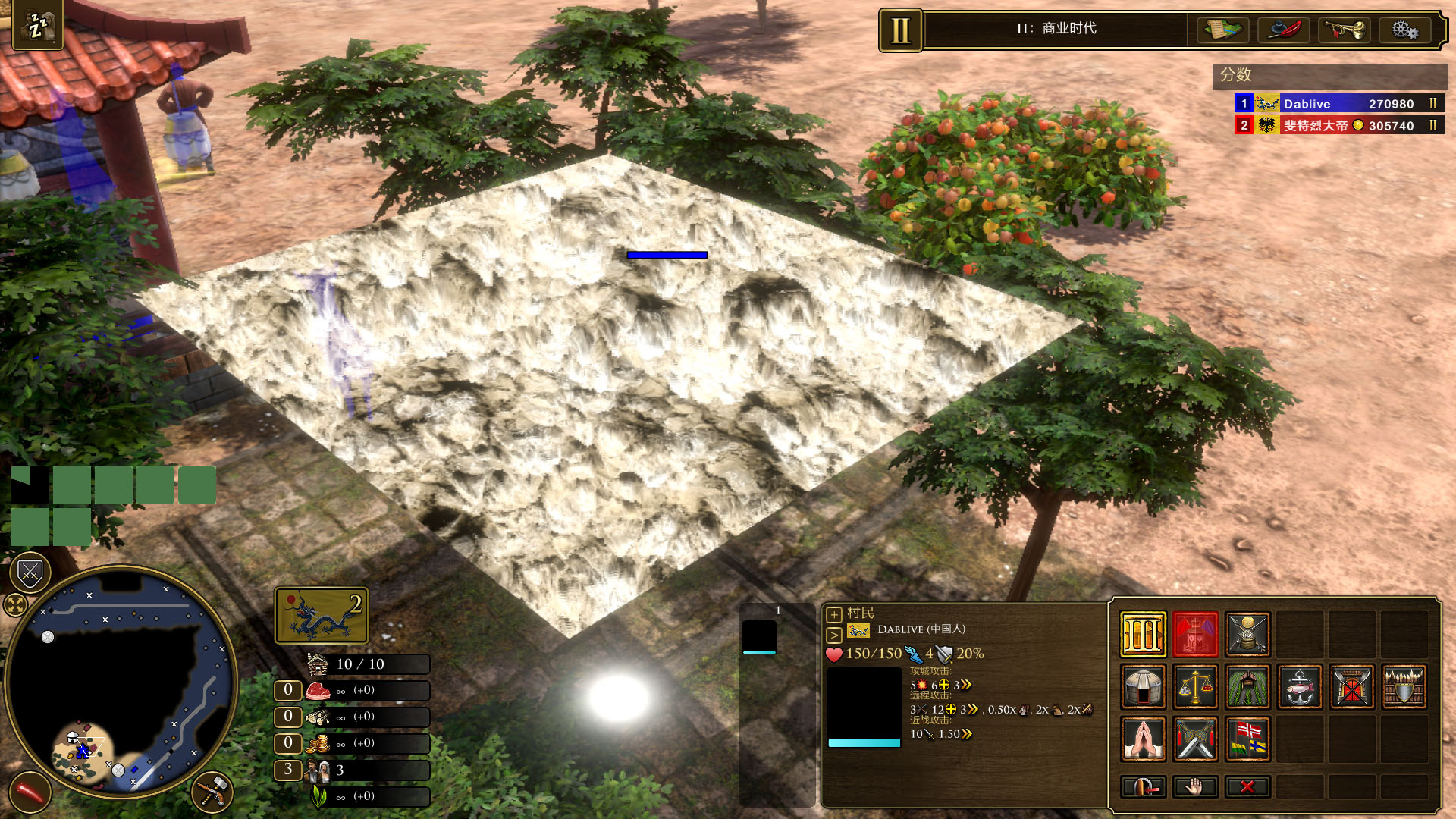The height and width of the screenshot is (819, 1456).
Task: Build a rice paddy field
Action: pyautogui.click(x=1247, y=686)
